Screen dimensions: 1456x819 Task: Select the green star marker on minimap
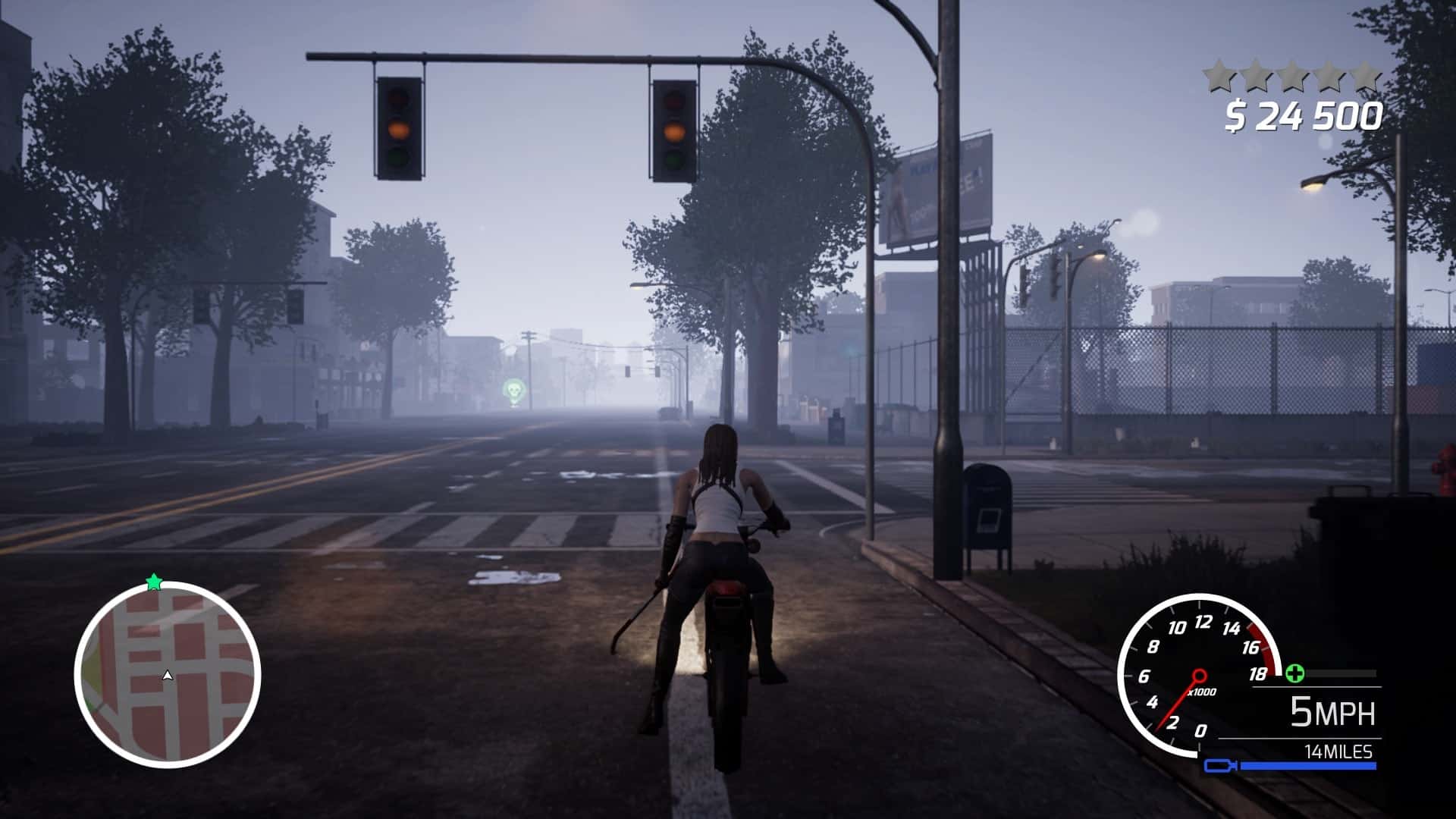[154, 582]
